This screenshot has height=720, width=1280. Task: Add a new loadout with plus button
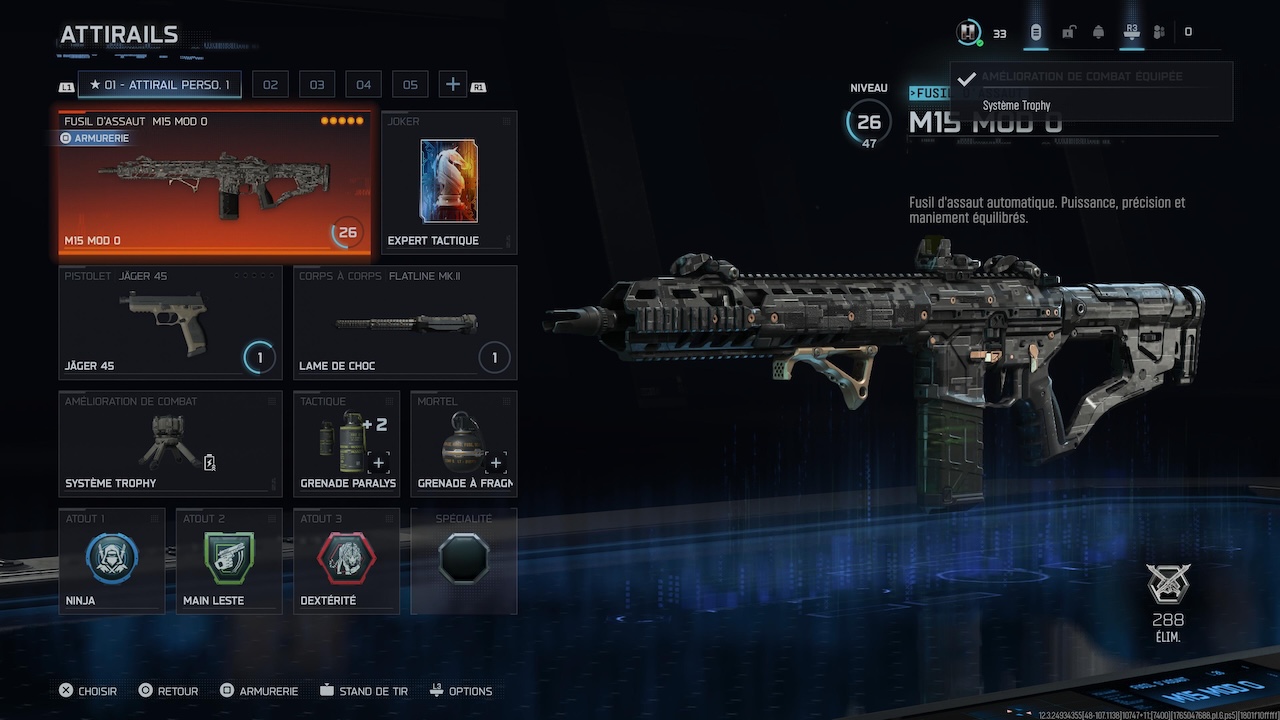[453, 85]
